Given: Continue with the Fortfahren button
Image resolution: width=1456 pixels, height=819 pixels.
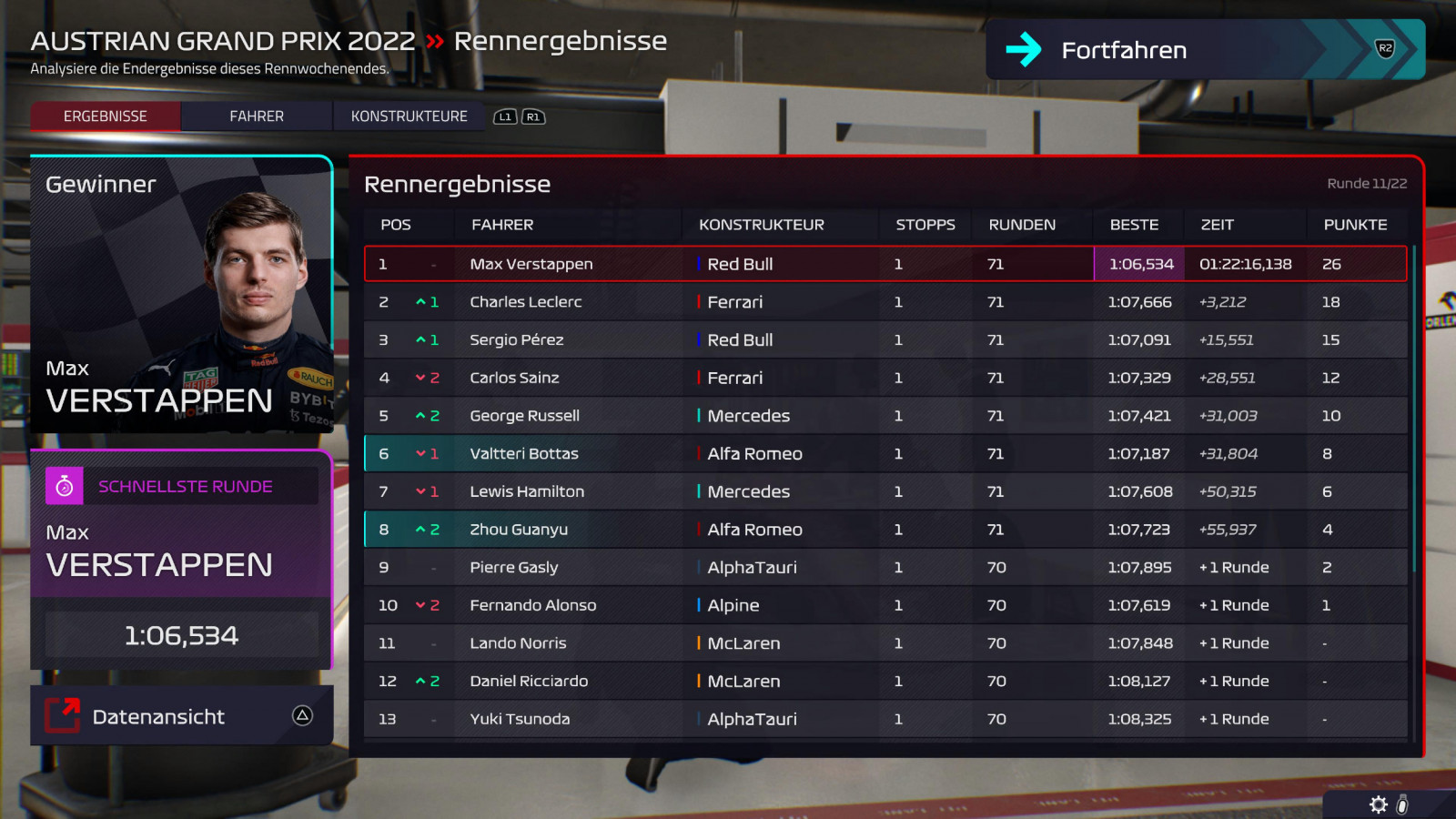Looking at the screenshot, I should click(x=1204, y=50).
